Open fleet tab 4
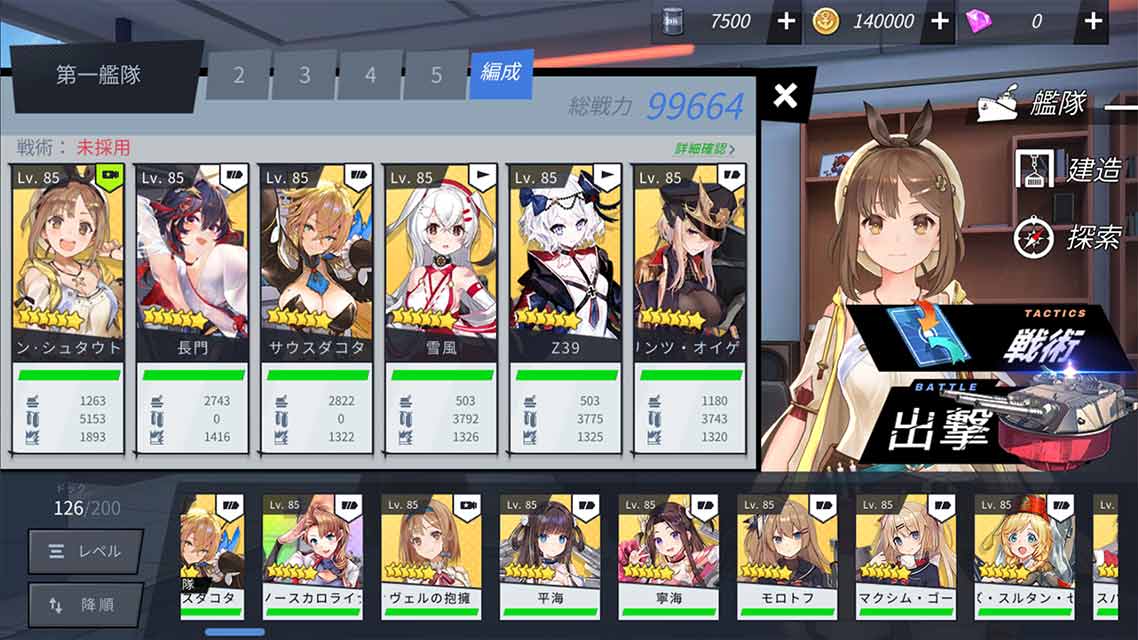The image size is (1138, 640). (370, 76)
